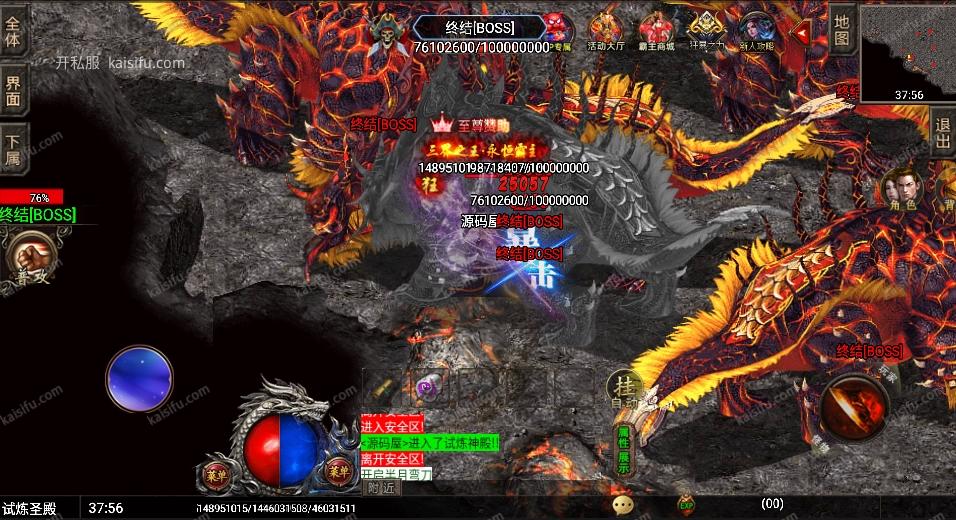Open the chat speech bubble icon
956x520 pixels.
pyautogui.click(x=623, y=506)
